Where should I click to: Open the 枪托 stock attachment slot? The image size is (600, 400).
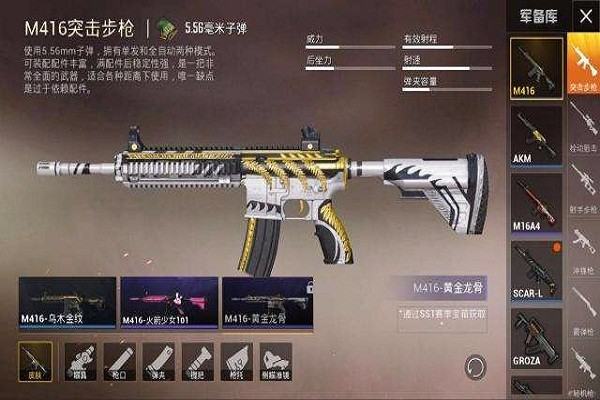click(x=235, y=360)
